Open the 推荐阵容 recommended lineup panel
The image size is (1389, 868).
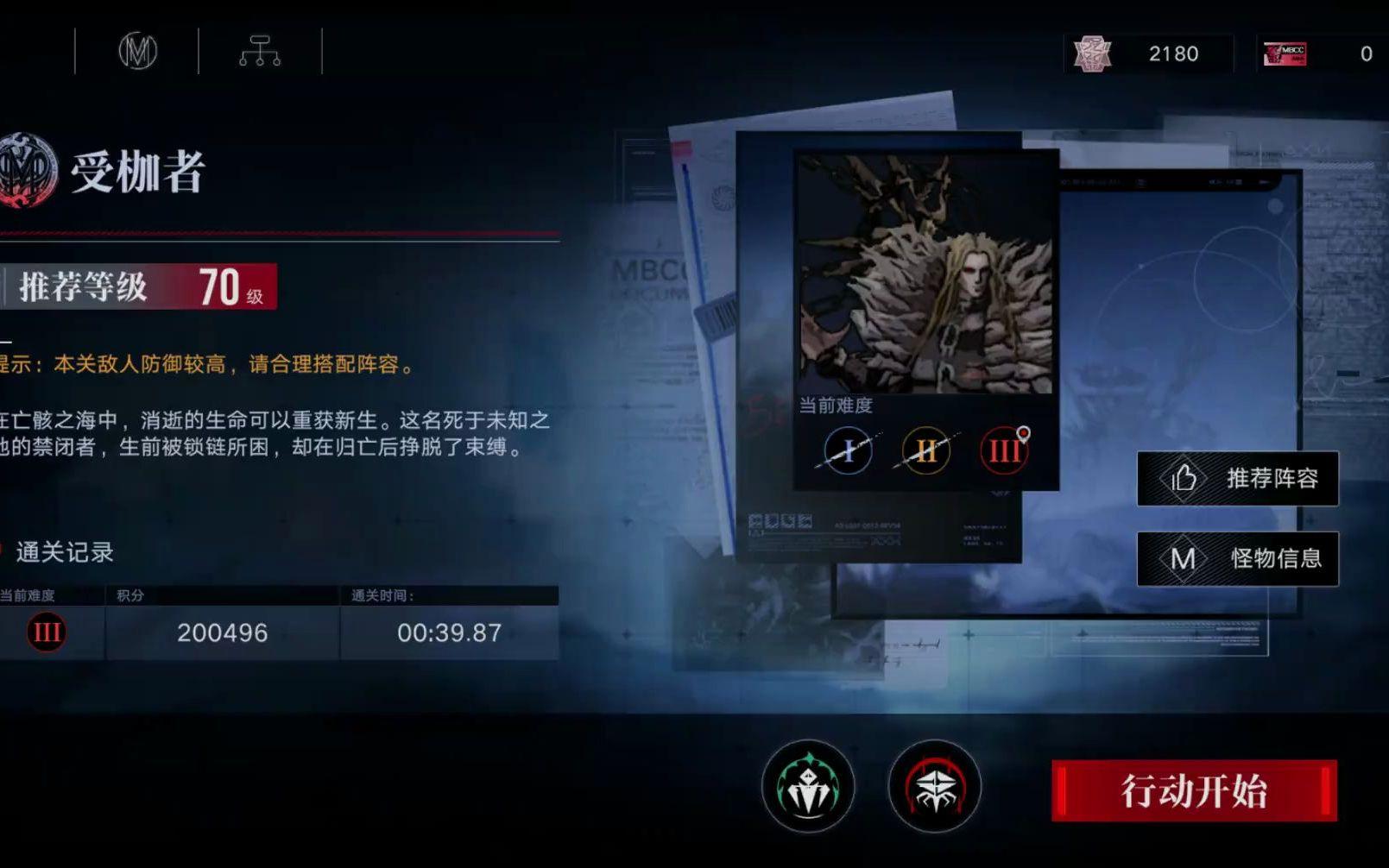point(1239,479)
